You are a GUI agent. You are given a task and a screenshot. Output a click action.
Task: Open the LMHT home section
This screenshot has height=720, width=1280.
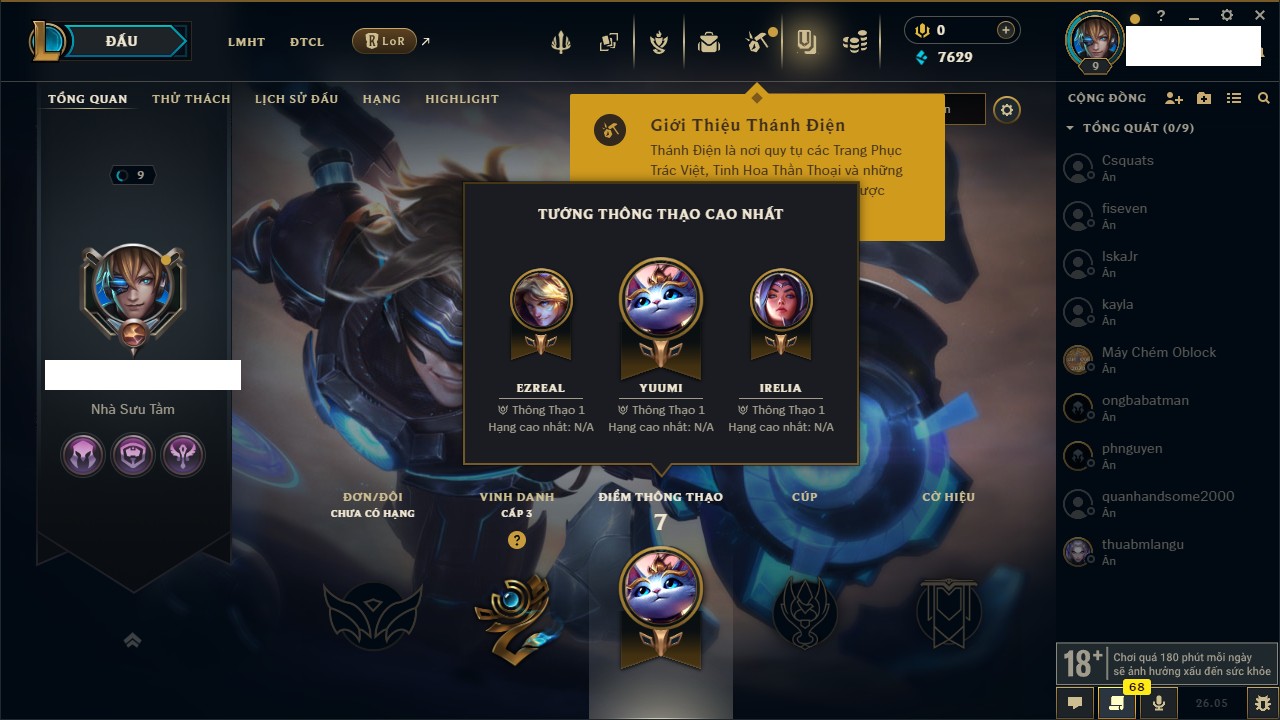tap(246, 42)
